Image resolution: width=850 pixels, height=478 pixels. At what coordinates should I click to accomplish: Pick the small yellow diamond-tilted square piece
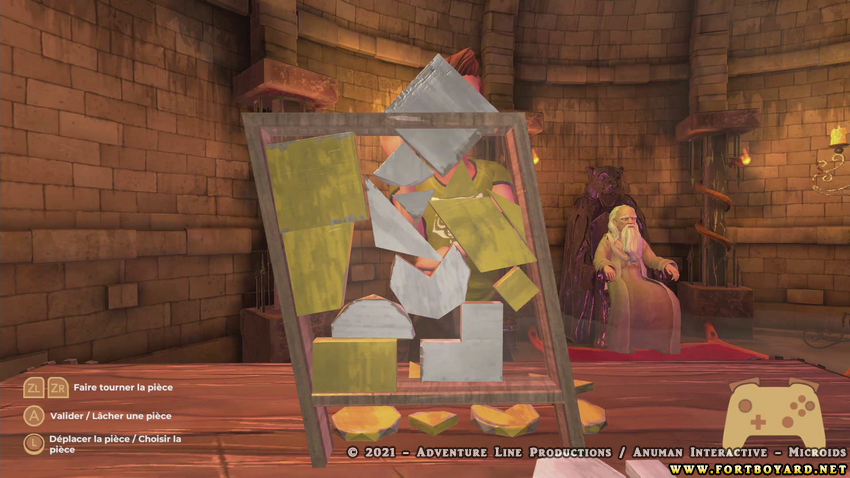[x=515, y=288]
